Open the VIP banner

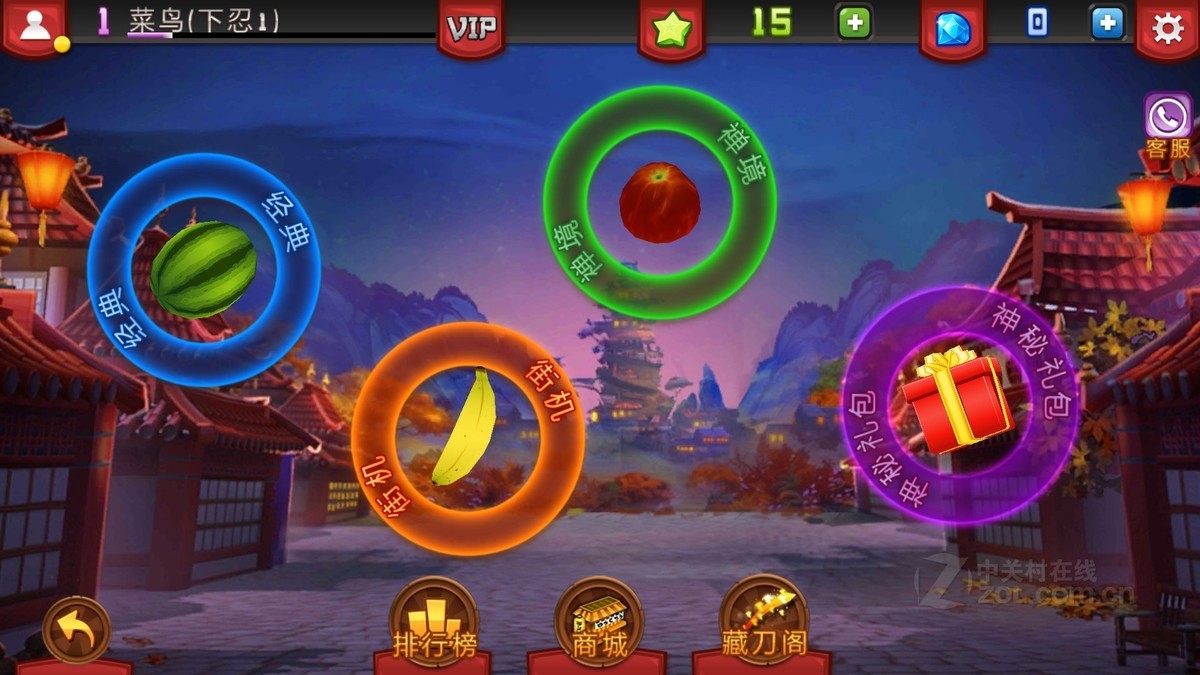pyautogui.click(x=471, y=28)
